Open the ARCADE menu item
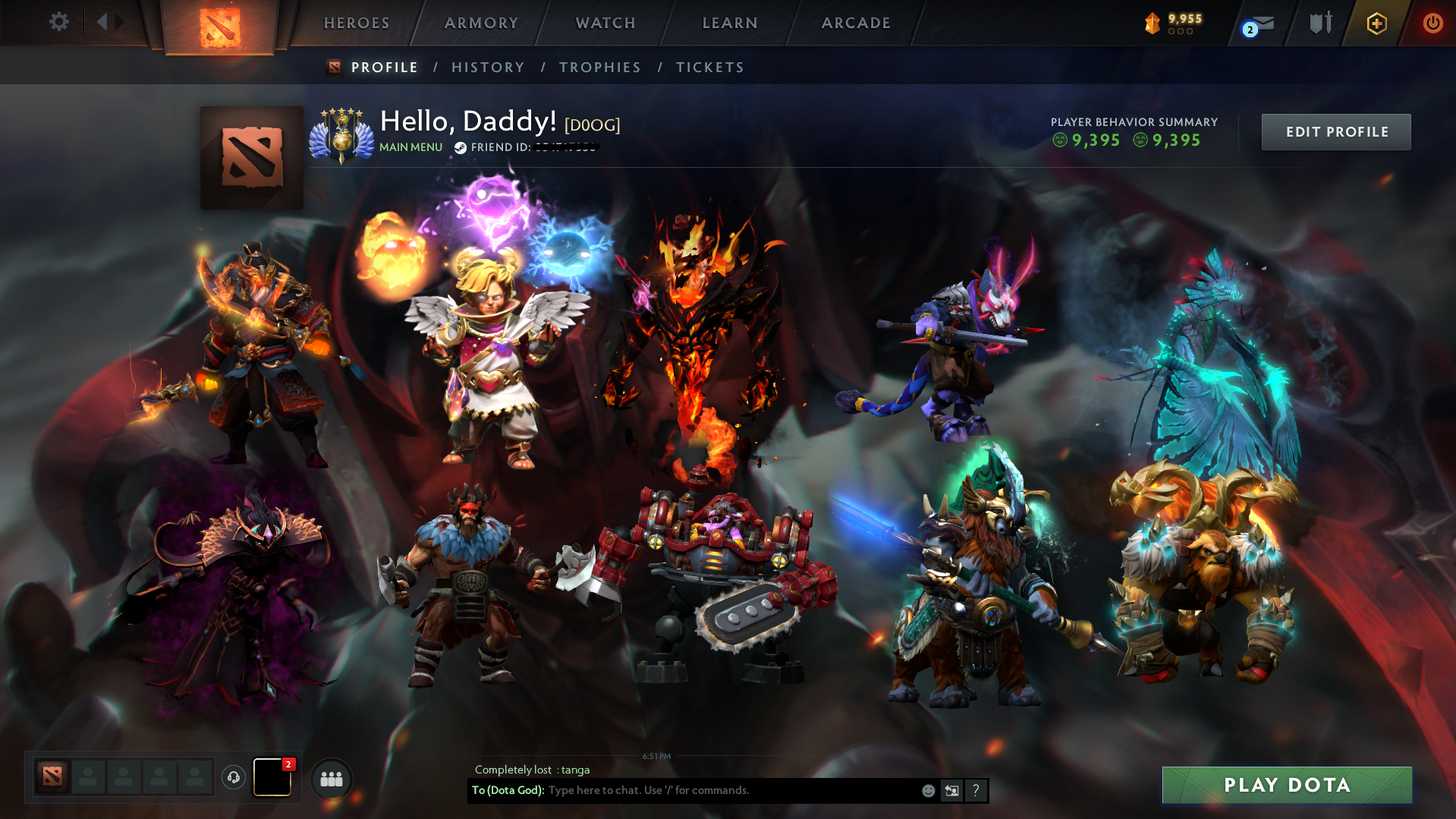This screenshot has height=819, width=1456. coord(856,23)
